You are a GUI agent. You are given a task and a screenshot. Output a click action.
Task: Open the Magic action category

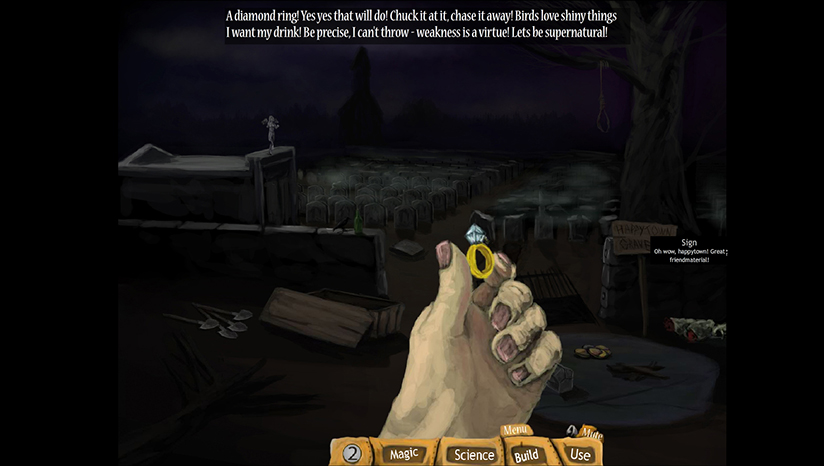pos(404,454)
